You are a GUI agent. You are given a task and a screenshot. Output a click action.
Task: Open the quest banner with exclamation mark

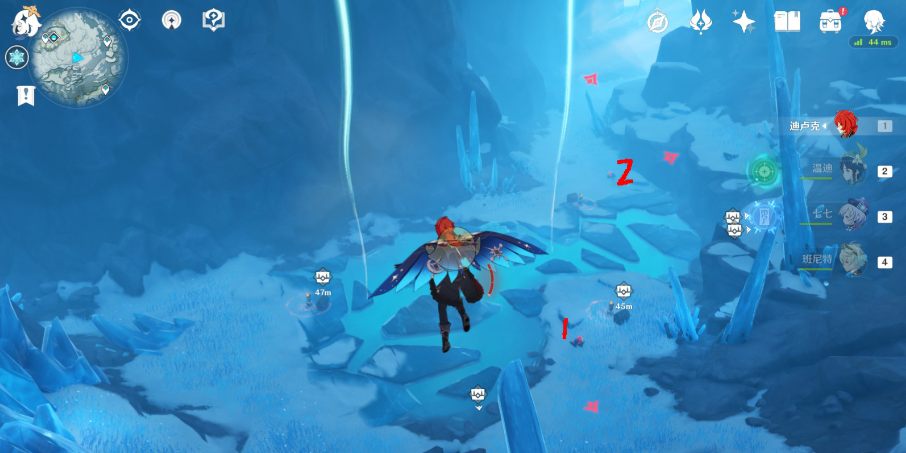[x=25, y=95]
